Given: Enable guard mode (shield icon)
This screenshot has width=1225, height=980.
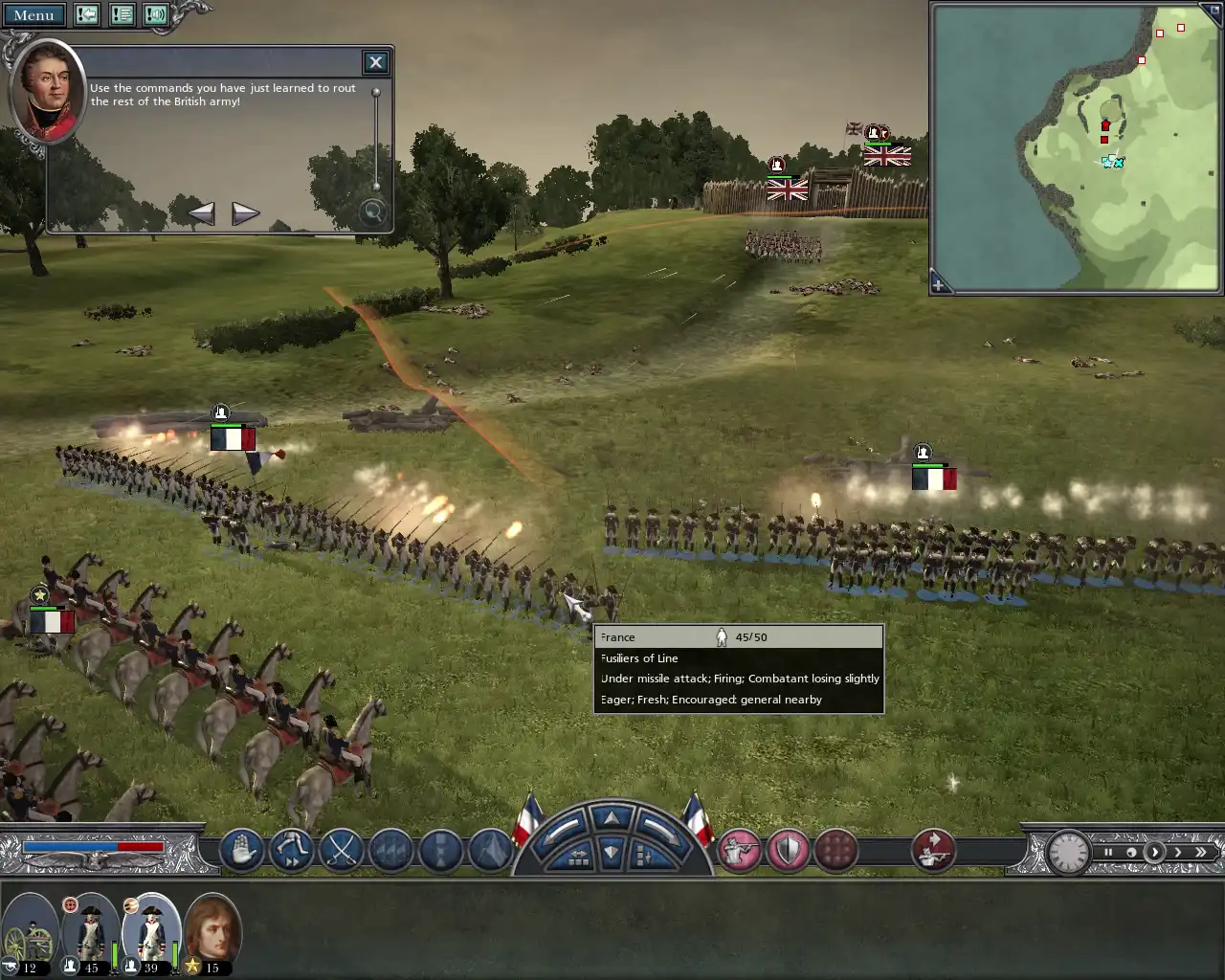Looking at the screenshot, I should (789, 850).
